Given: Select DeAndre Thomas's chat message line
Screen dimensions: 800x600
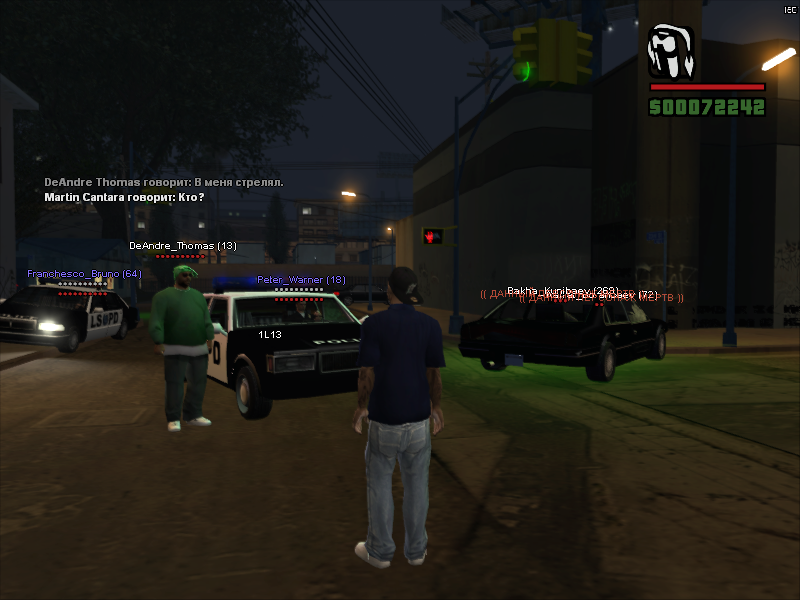Looking at the screenshot, I should tap(164, 183).
